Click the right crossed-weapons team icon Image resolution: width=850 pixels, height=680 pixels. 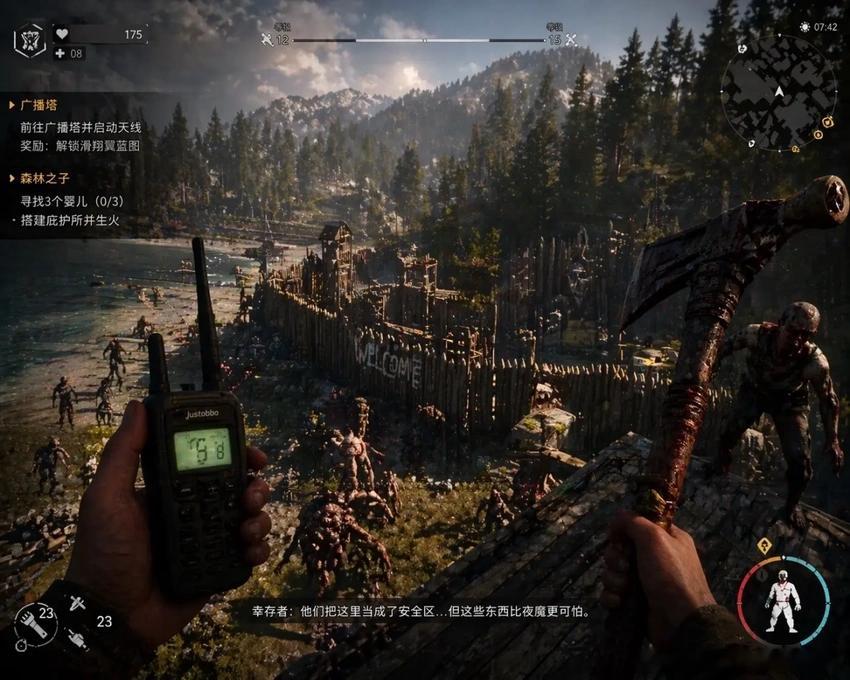tap(571, 40)
